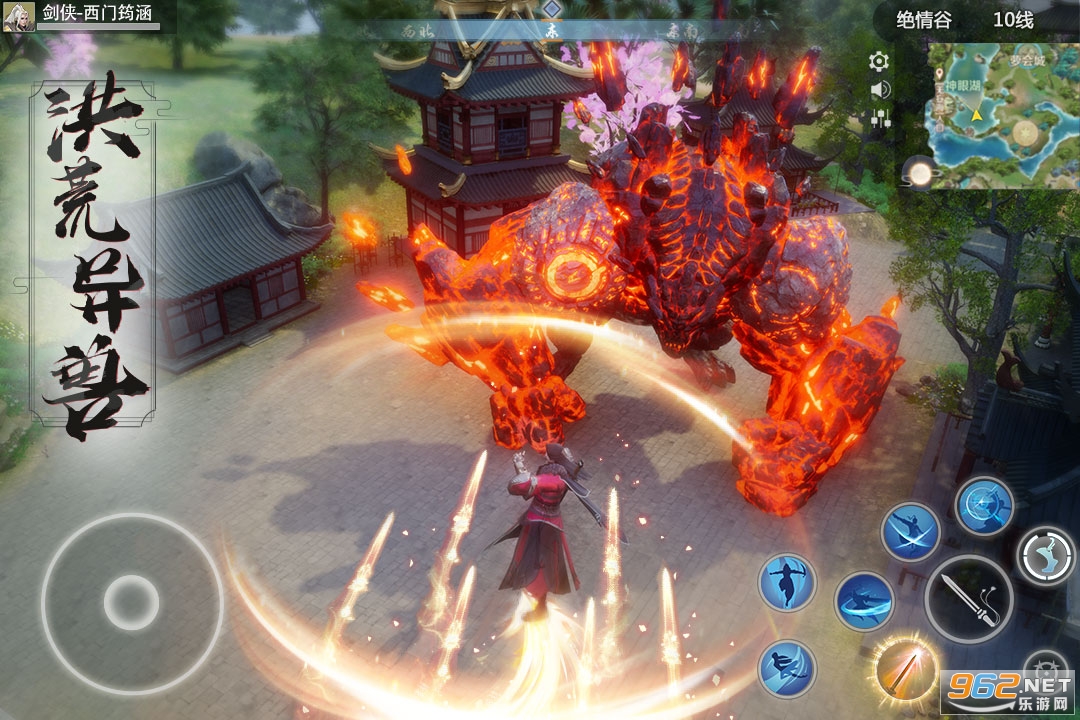This screenshot has height=720, width=1080.
Task: Open the minimap
Action: pos(1000,115)
